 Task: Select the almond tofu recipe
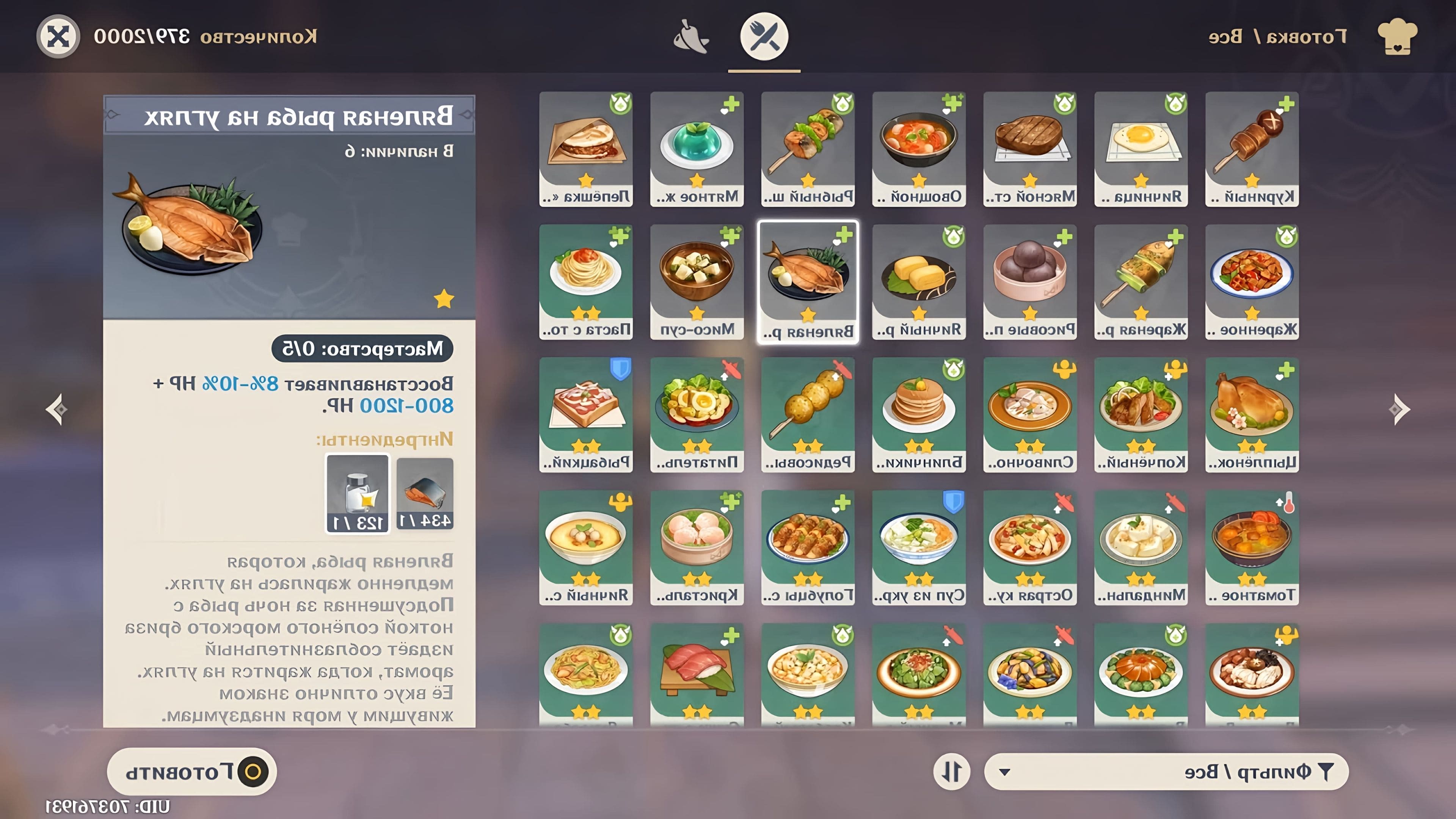(1141, 547)
